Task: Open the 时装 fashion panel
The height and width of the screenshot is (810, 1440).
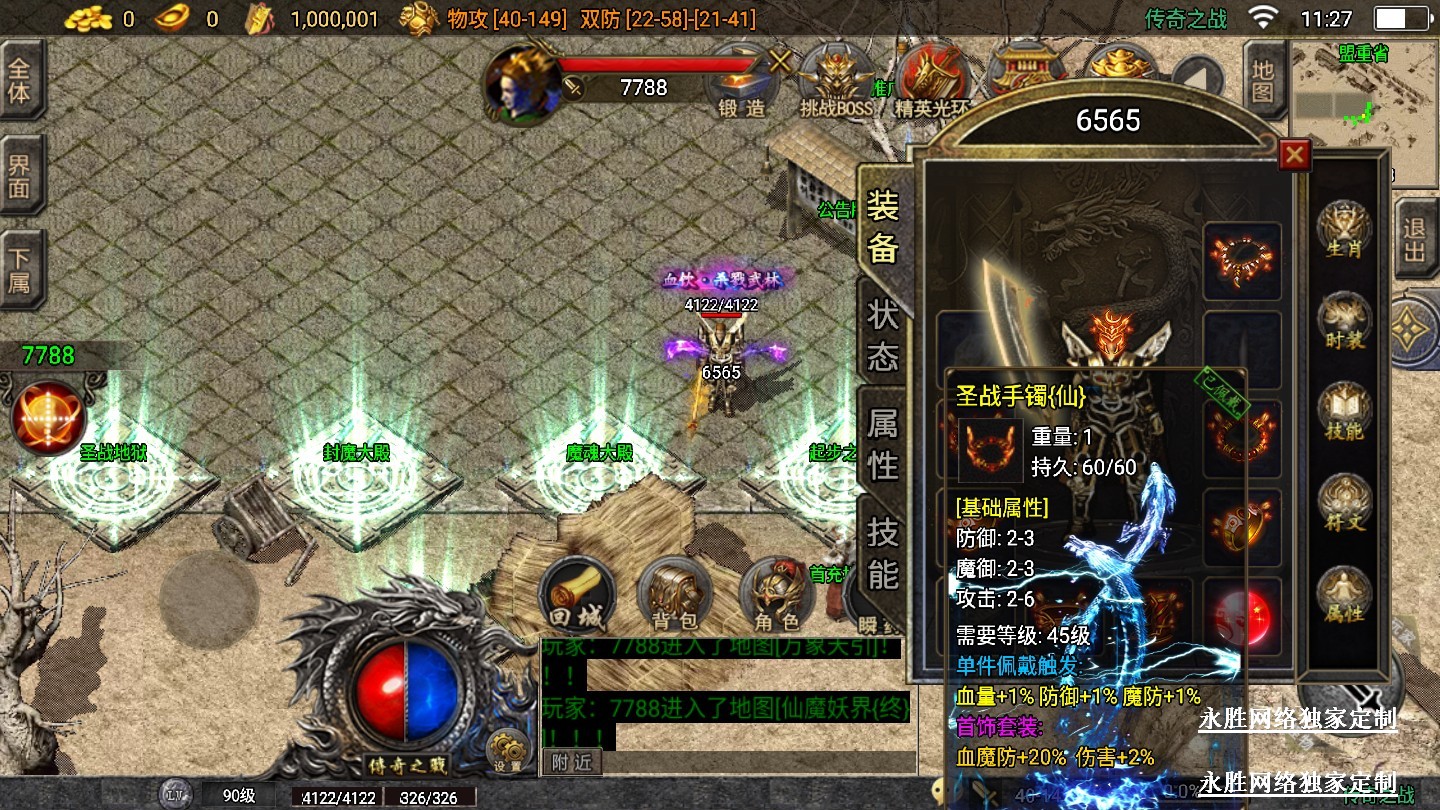Action: coord(1344,322)
